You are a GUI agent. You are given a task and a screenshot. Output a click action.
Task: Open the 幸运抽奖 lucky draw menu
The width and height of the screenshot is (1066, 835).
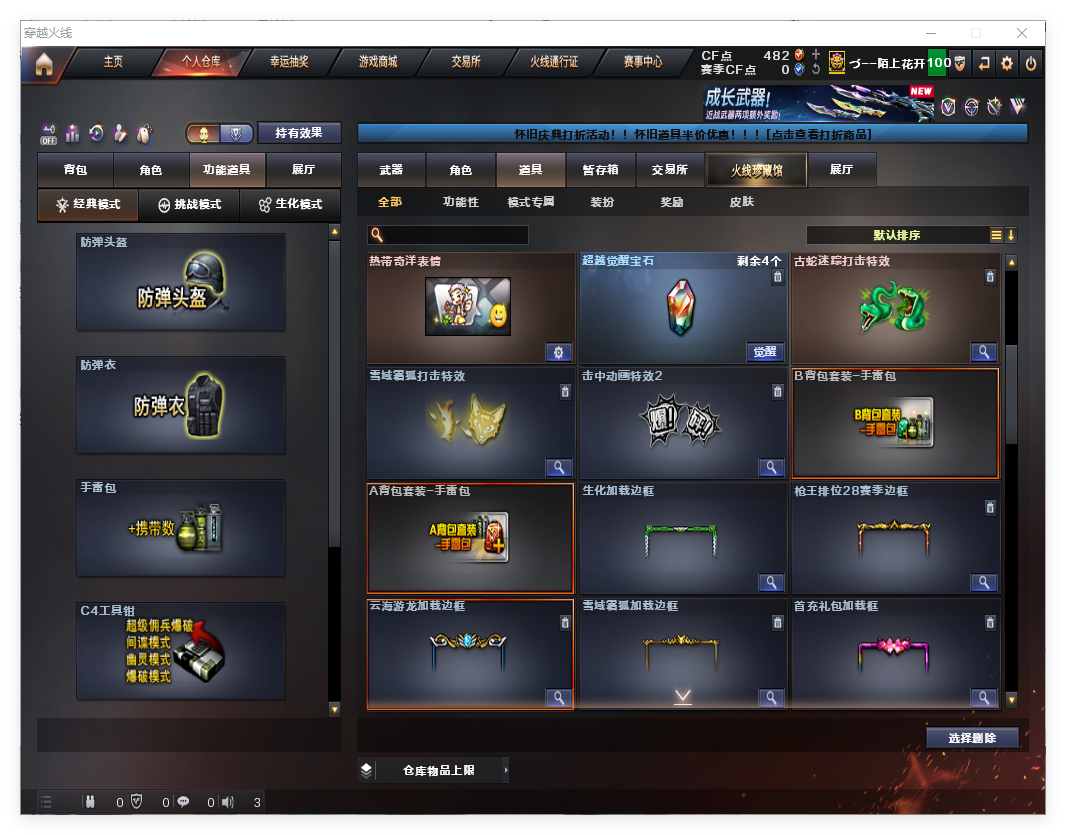point(289,62)
